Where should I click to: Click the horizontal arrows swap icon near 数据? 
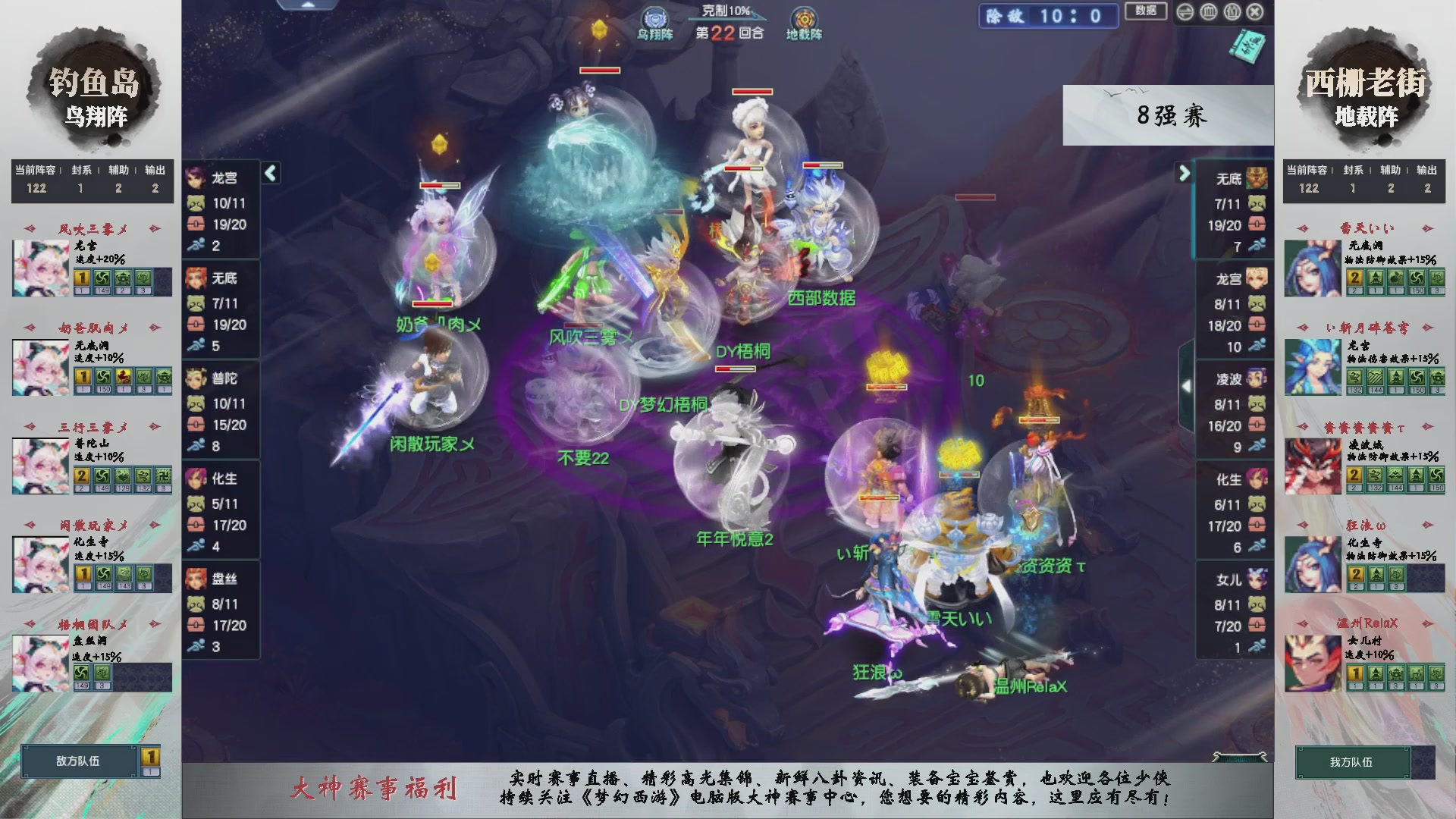click(1185, 12)
